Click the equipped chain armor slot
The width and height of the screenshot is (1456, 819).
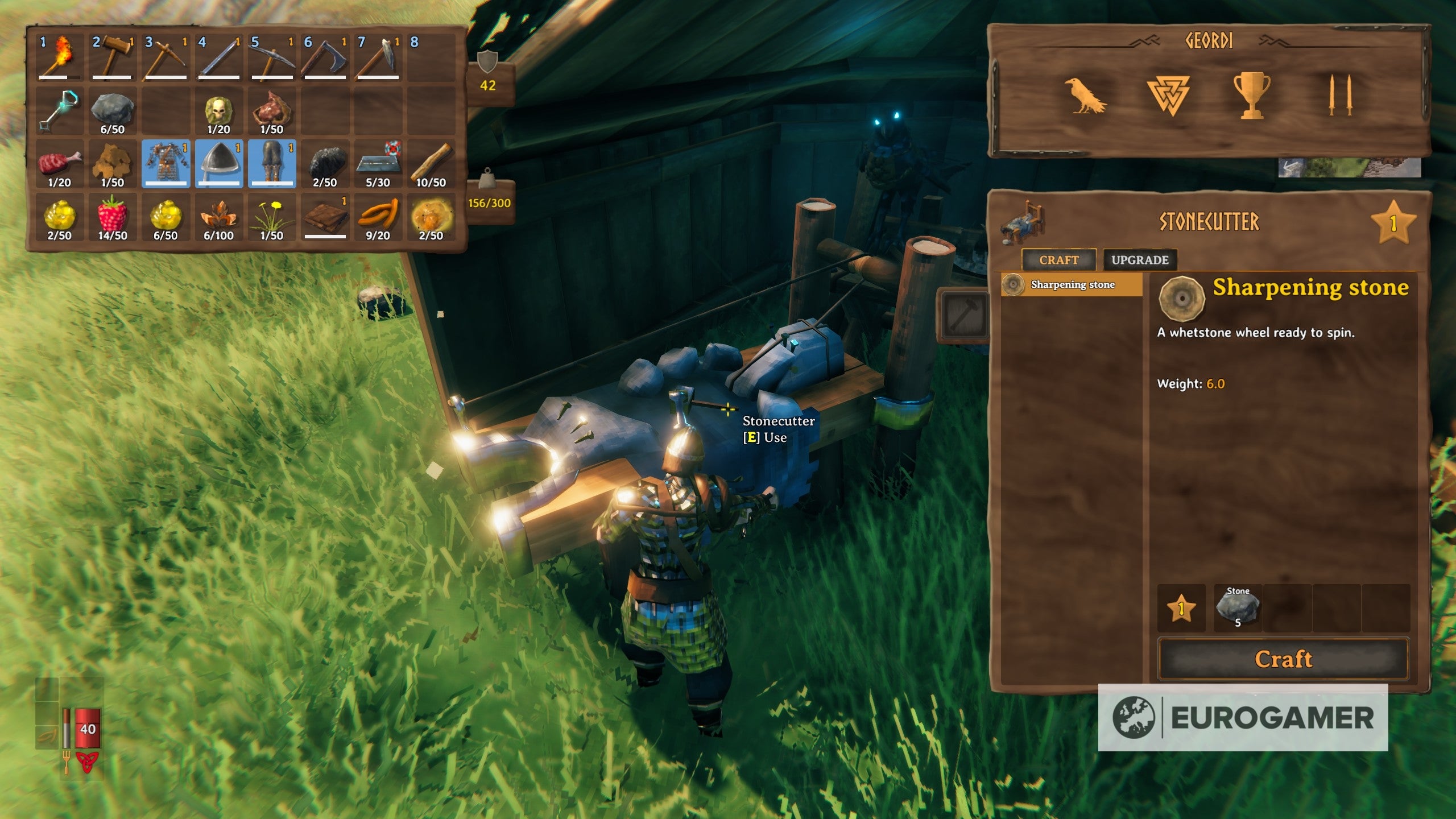click(166, 164)
